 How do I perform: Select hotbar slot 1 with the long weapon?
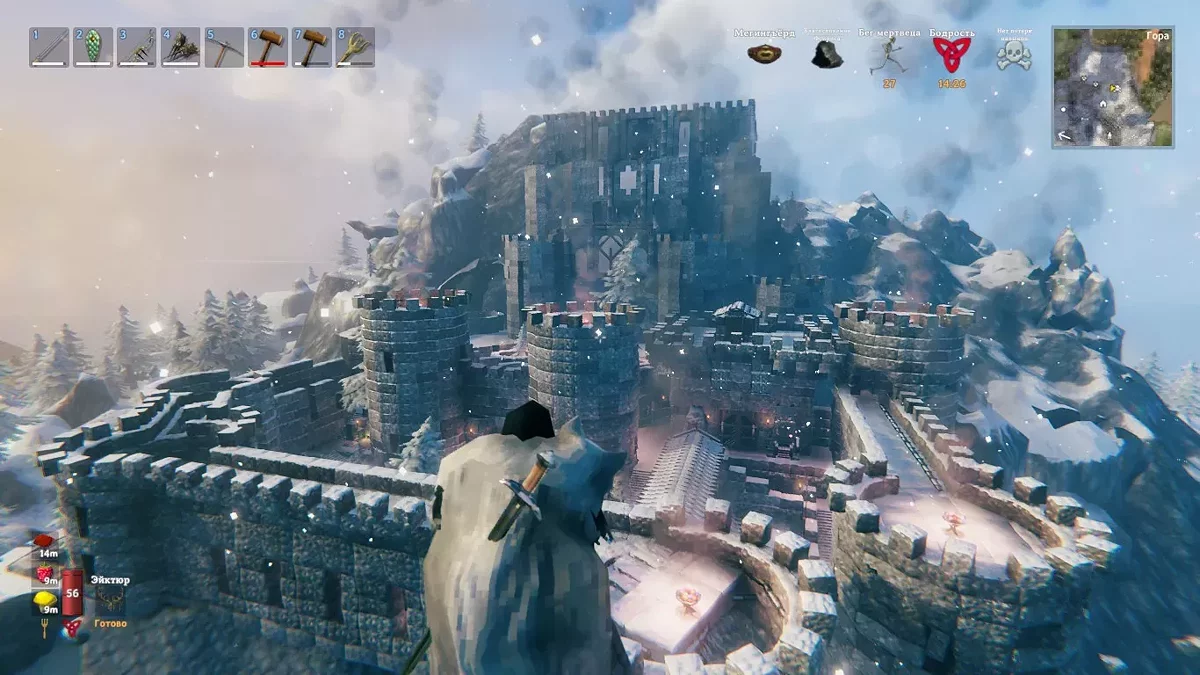tap(49, 47)
